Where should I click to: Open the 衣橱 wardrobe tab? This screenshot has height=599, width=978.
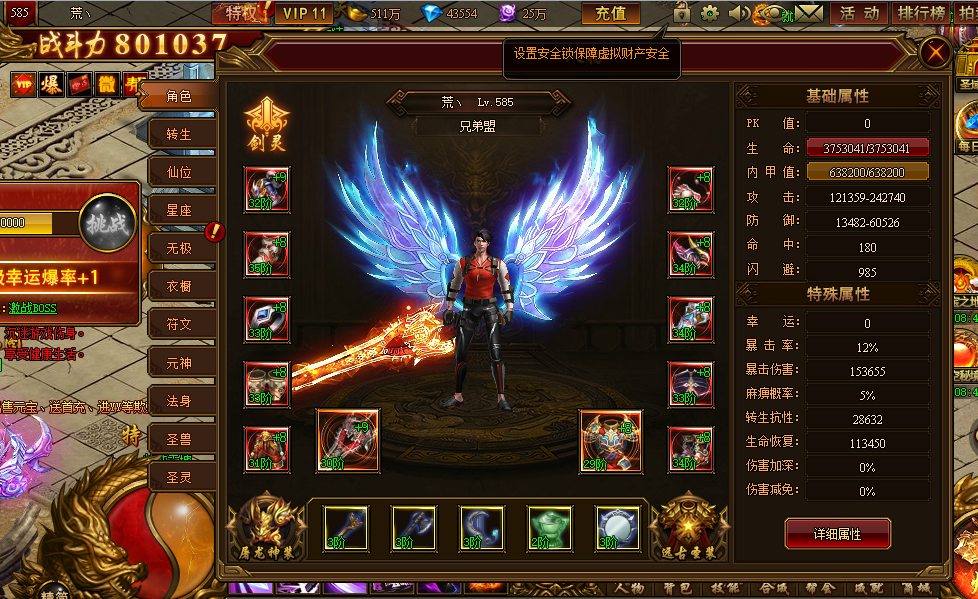coord(179,286)
